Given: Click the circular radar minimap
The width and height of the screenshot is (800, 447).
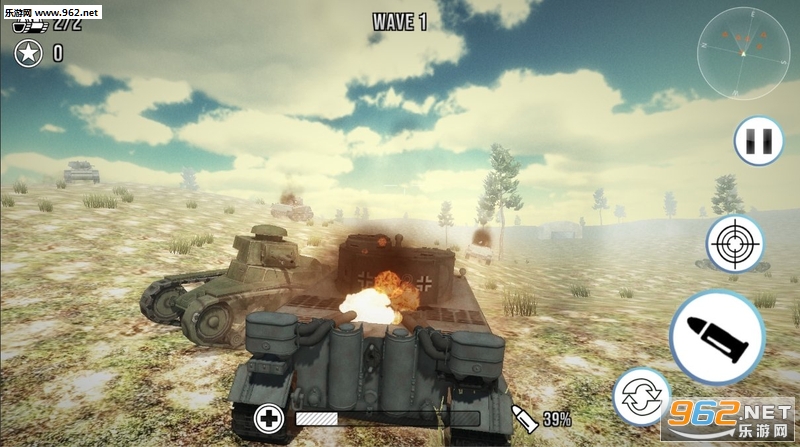Looking at the screenshot, I should pos(743,52).
